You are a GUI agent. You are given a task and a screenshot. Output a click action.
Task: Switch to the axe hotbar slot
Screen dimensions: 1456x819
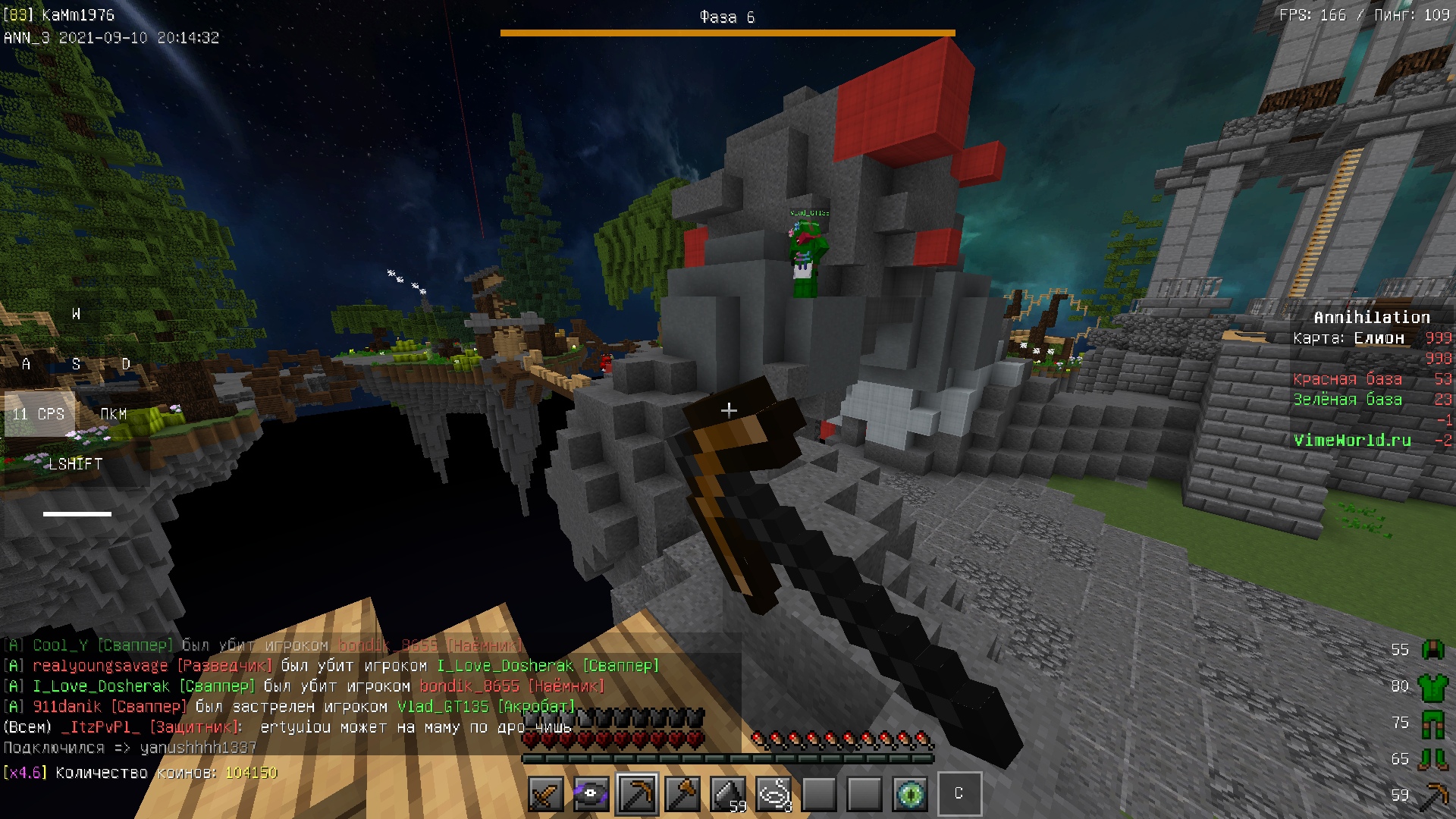[682, 794]
